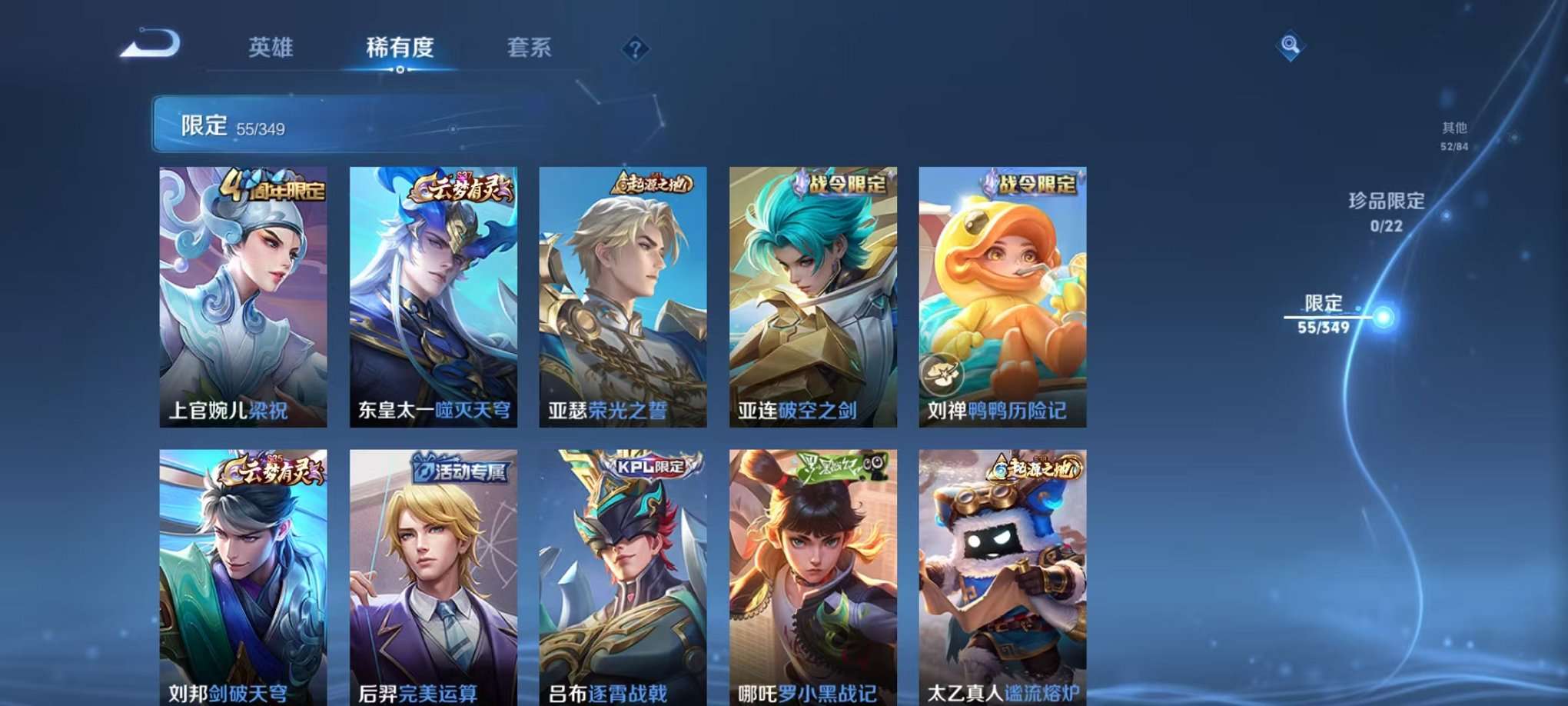Click the search magnifier icon top-right
This screenshot has height=706, width=1568.
pos(1290,46)
